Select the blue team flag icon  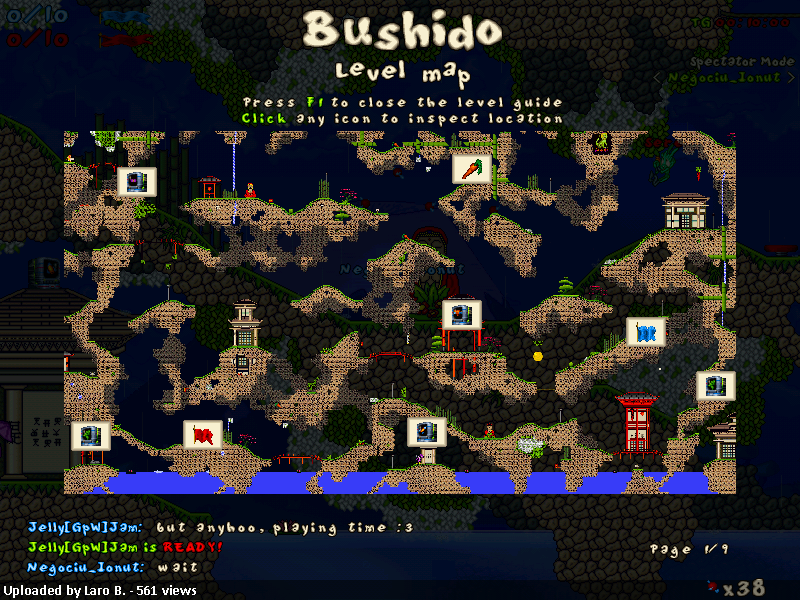645,332
